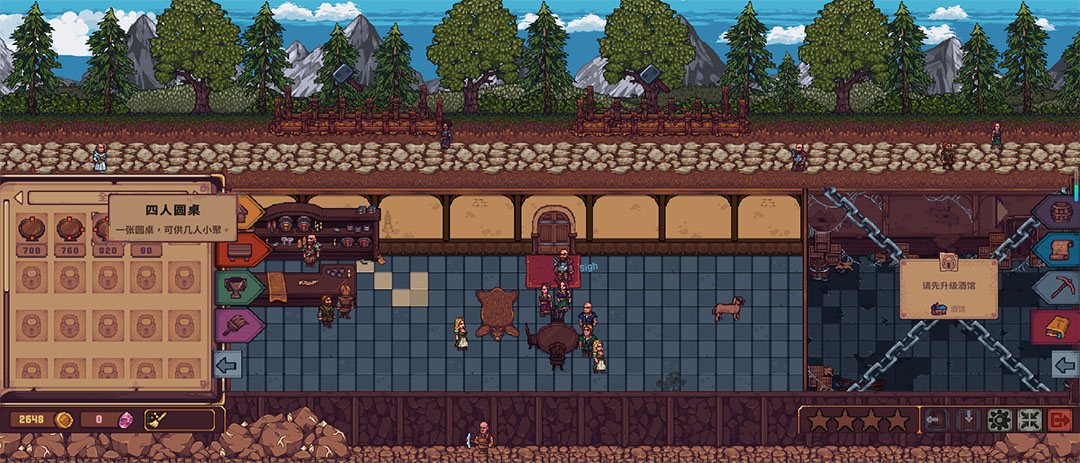The image size is (1080, 463).
Task: Open the purple paintbrush decoration tab
Action: (x=238, y=325)
